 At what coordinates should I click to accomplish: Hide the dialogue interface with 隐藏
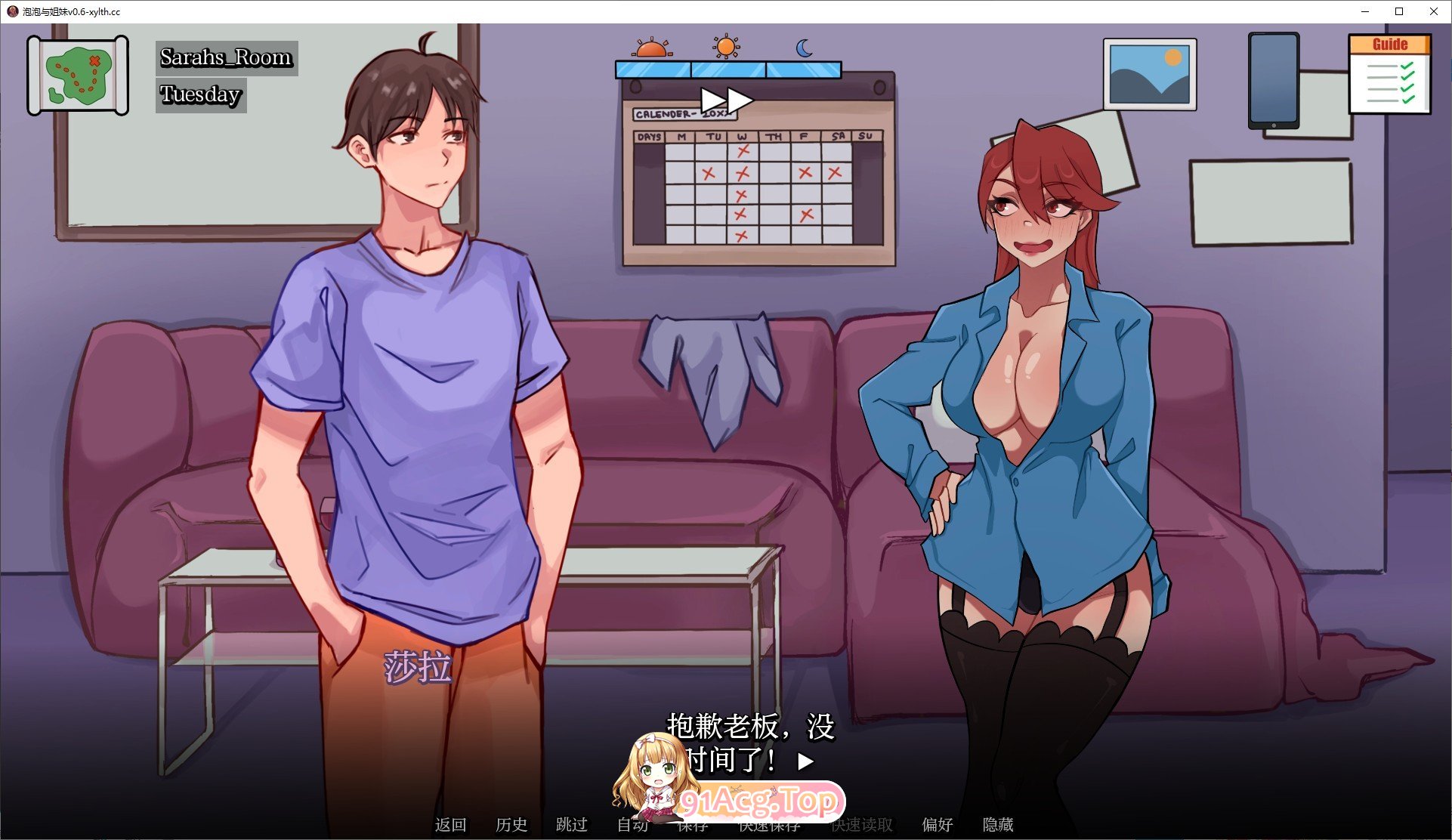tap(999, 825)
